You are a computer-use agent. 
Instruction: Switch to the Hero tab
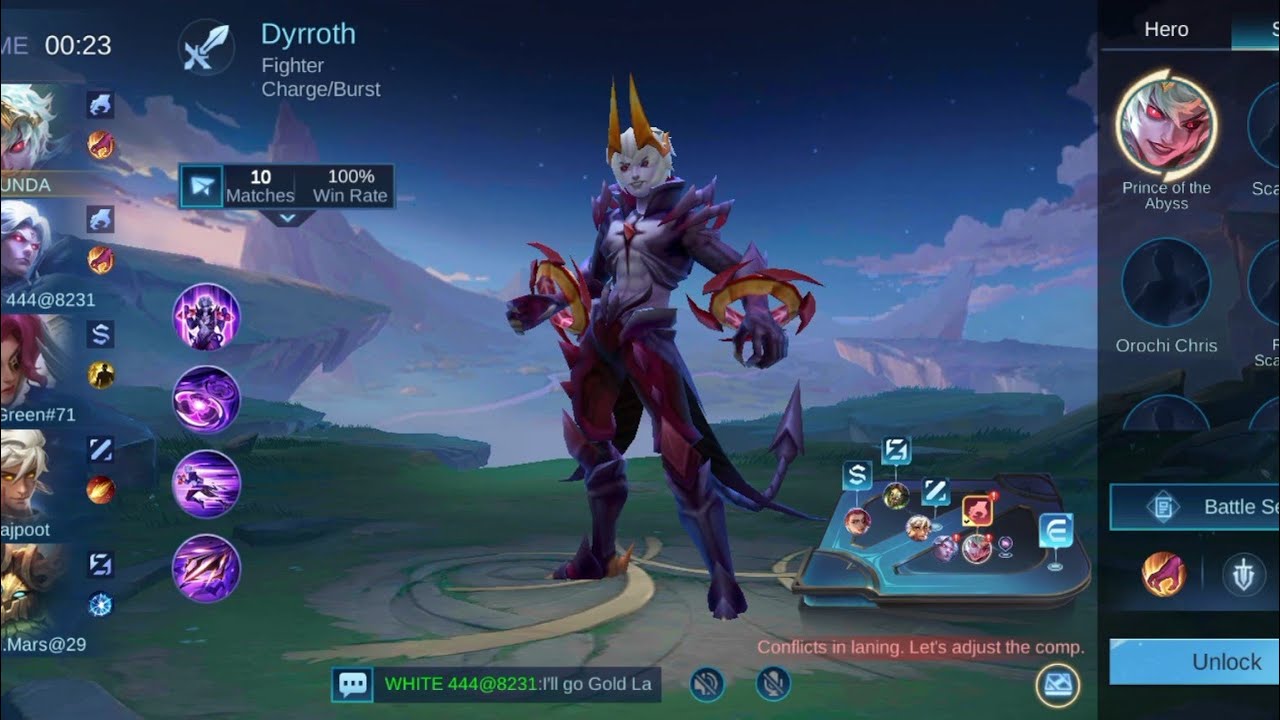coord(1166,29)
